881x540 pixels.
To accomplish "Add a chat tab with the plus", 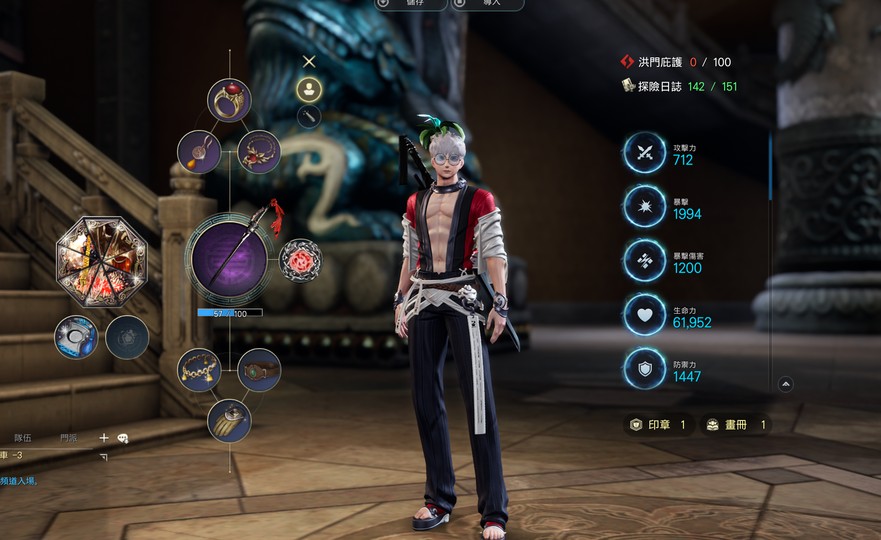I will (103, 438).
